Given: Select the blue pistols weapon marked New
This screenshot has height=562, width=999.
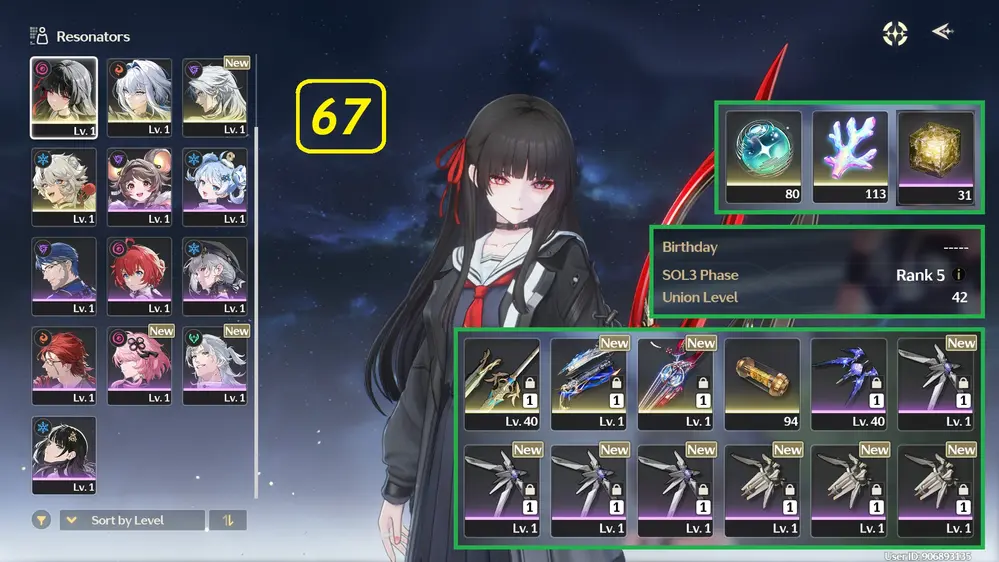Looking at the screenshot, I should 589,383.
